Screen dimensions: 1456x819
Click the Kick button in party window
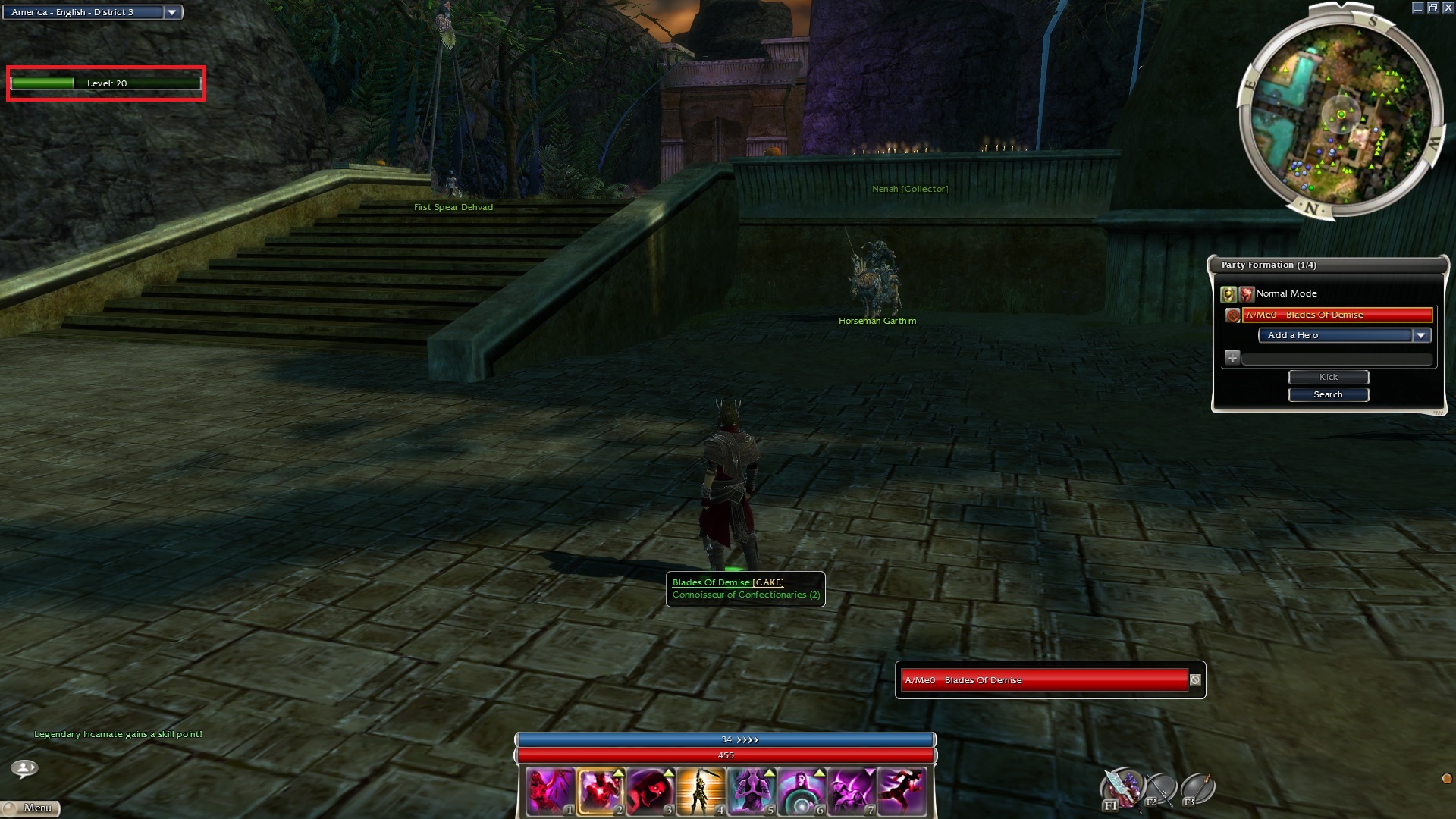[1328, 377]
